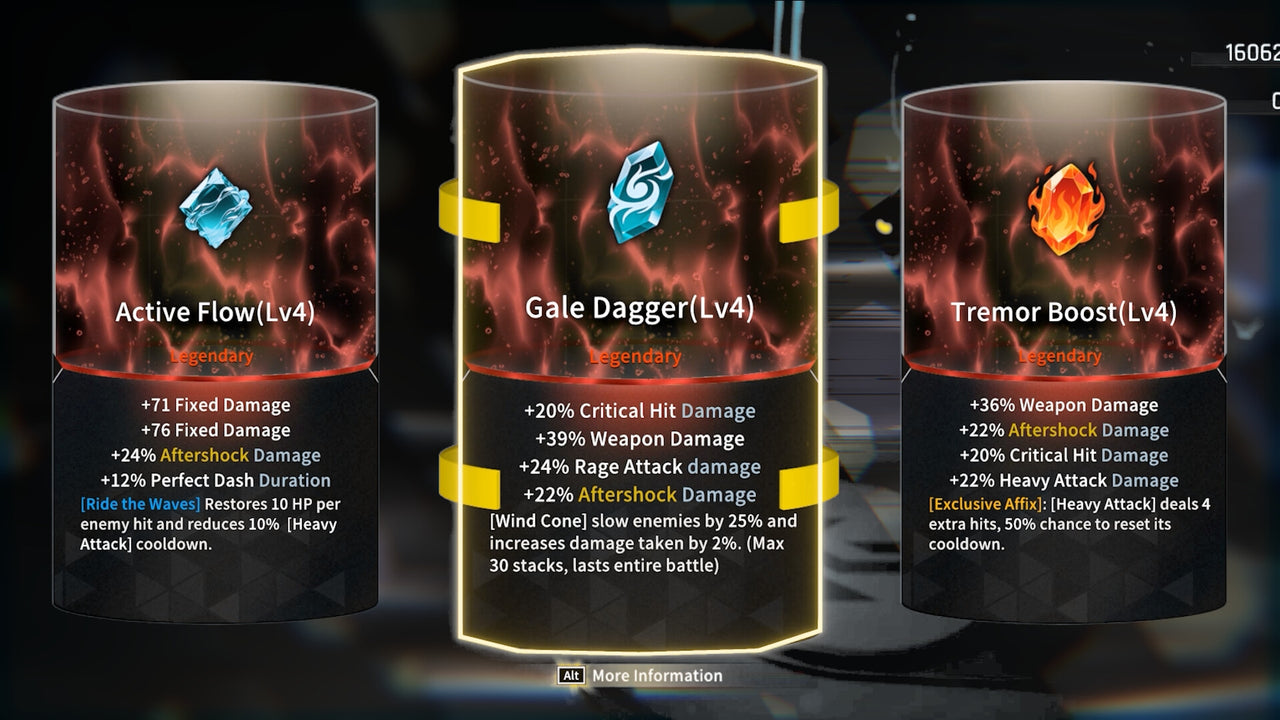Click the Active Flow(Lv4) title text
1280x720 pixels.
coord(214,311)
